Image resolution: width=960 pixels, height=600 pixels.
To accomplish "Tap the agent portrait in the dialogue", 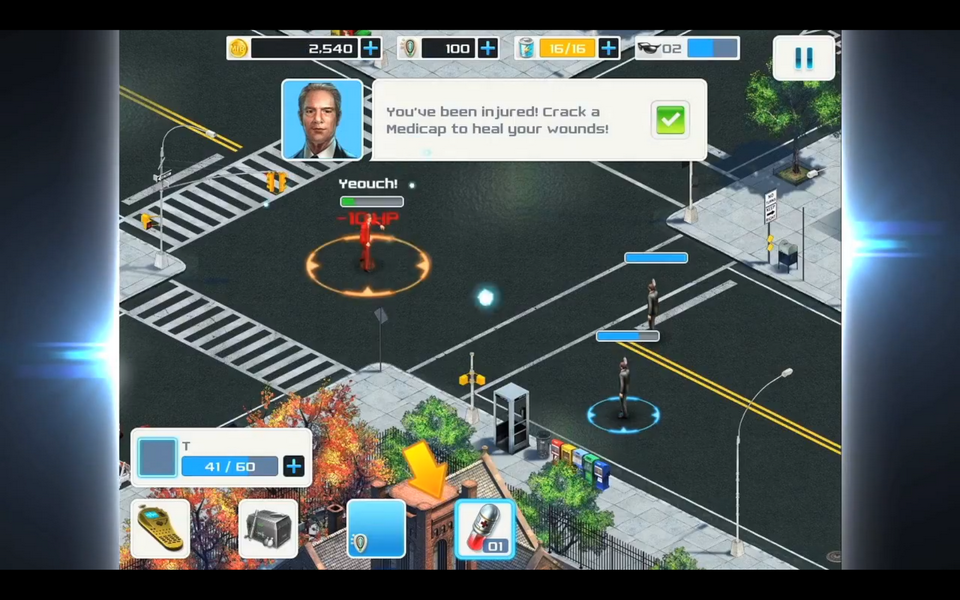I will pos(322,120).
